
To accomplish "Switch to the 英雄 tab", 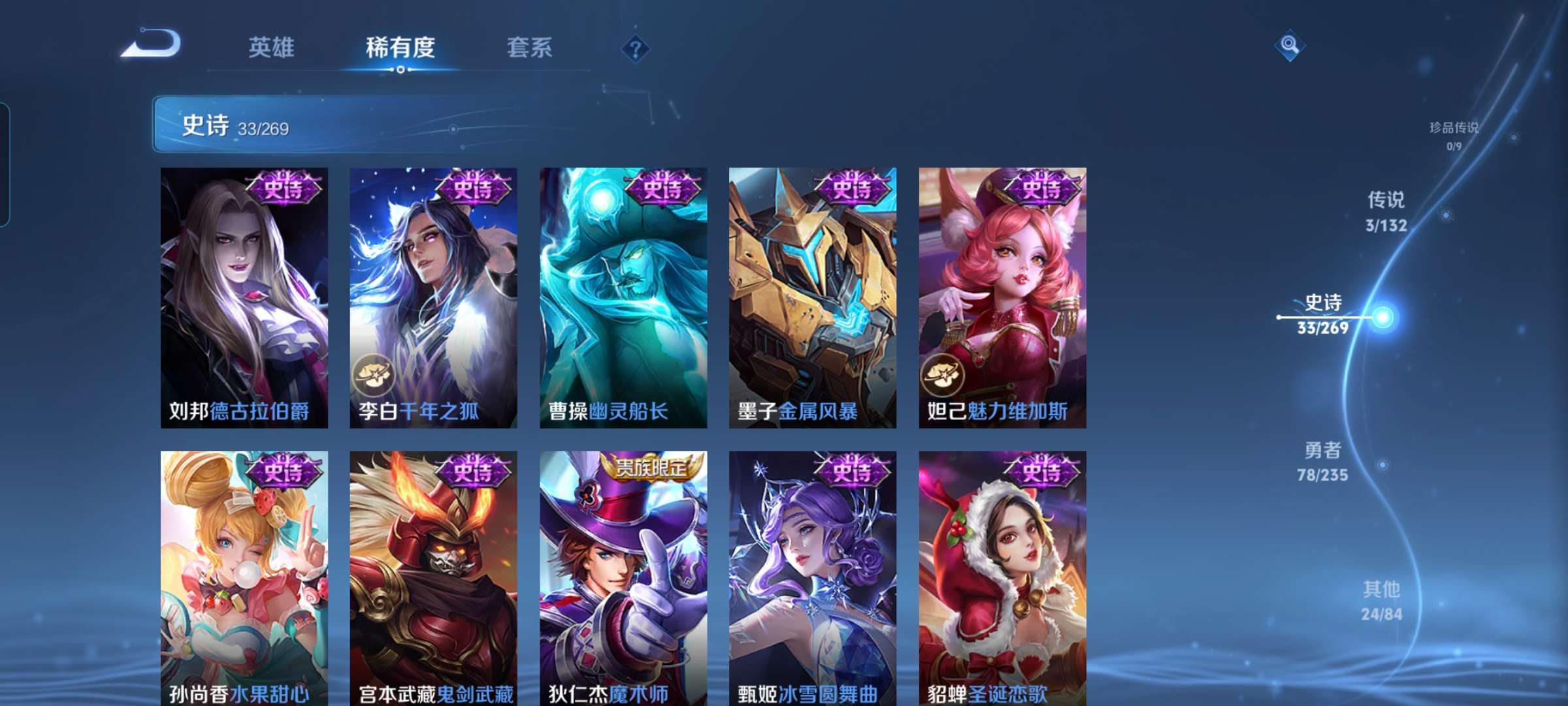I will (272, 48).
